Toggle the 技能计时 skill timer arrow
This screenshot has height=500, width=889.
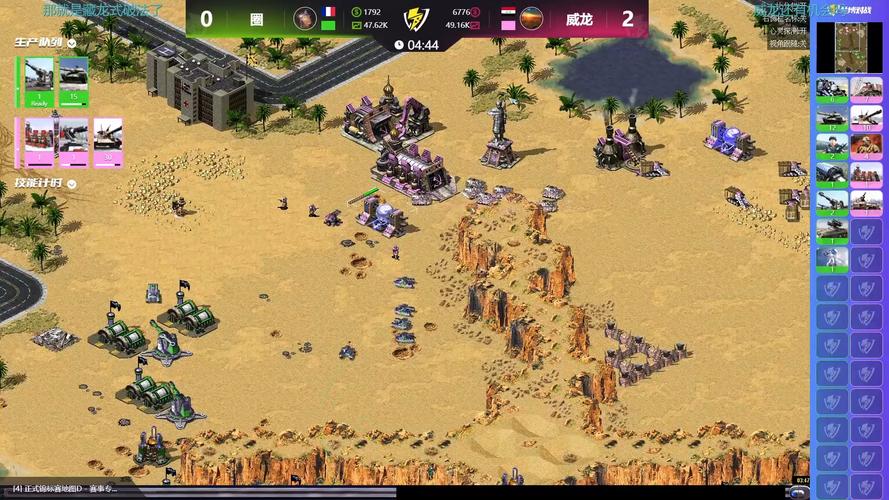click(x=72, y=184)
